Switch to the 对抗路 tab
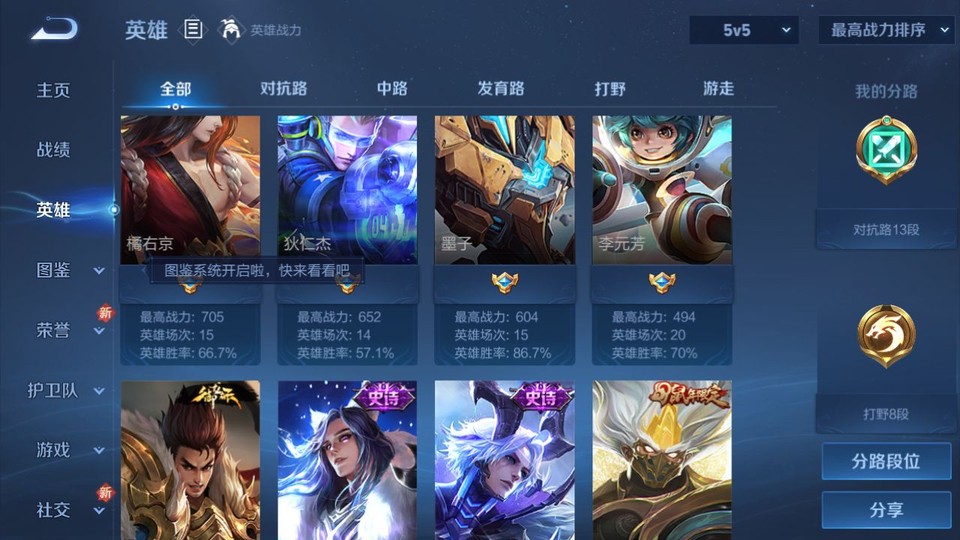The height and width of the screenshot is (540, 960). click(283, 88)
